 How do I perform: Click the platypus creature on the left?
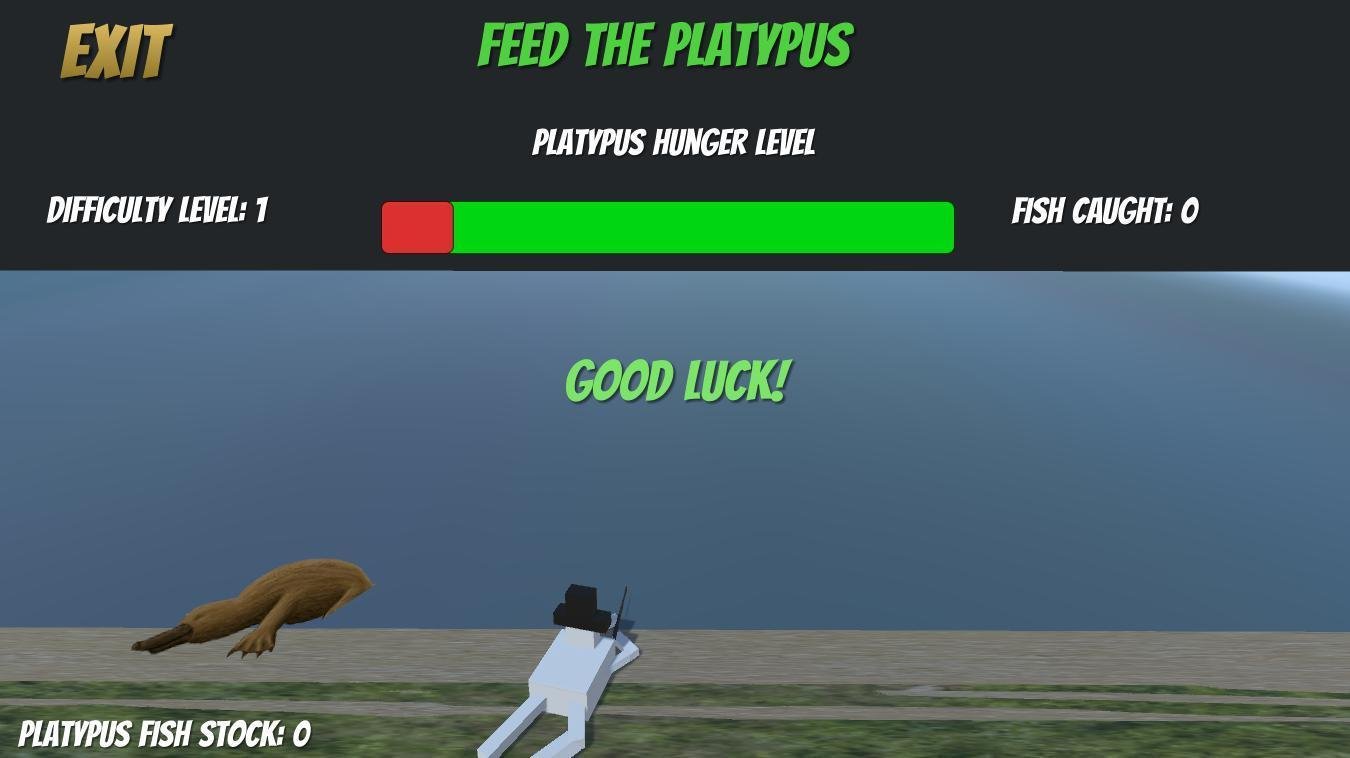(x=270, y=600)
